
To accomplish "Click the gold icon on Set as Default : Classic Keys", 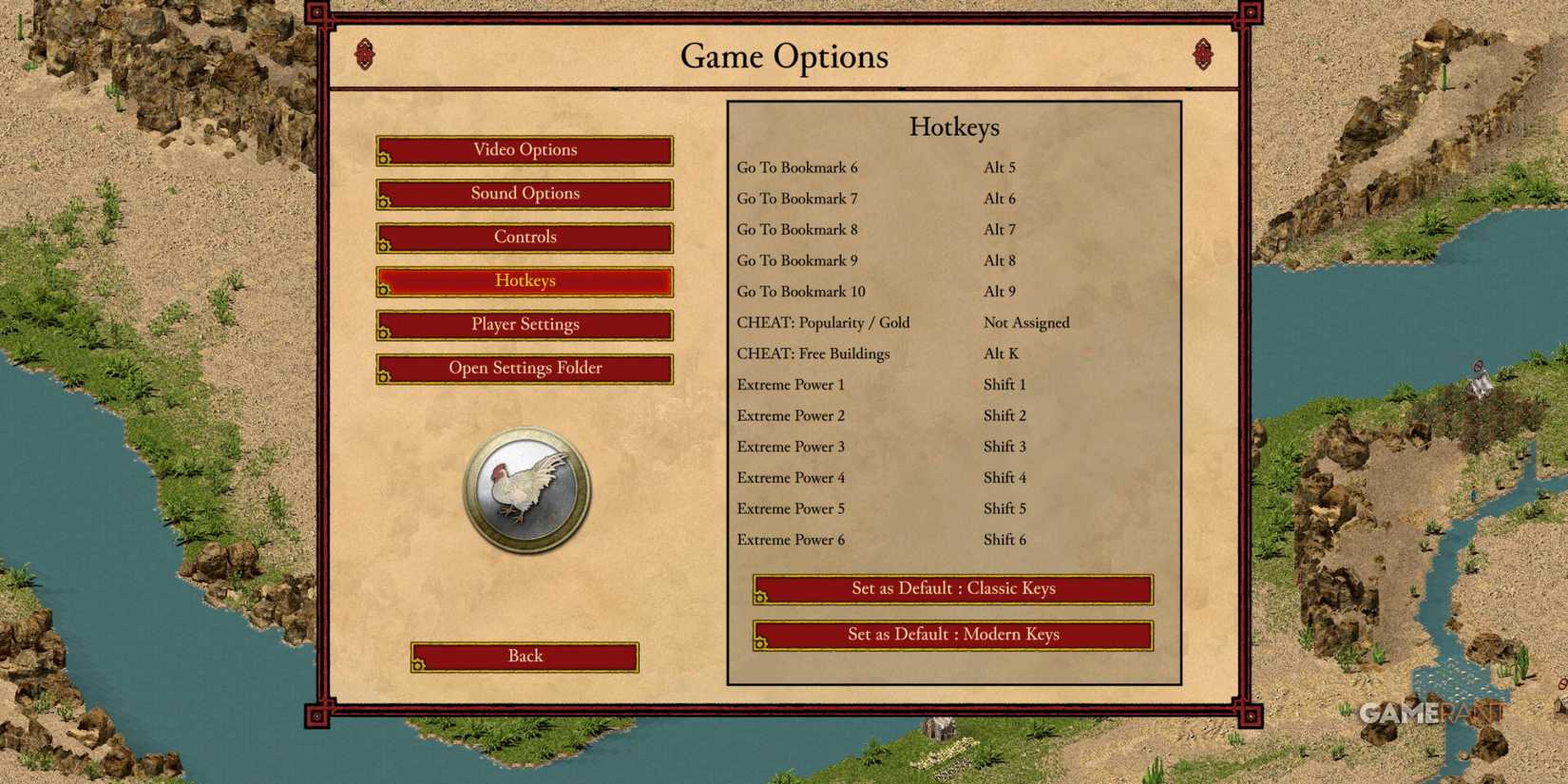I will pyautogui.click(x=761, y=596).
